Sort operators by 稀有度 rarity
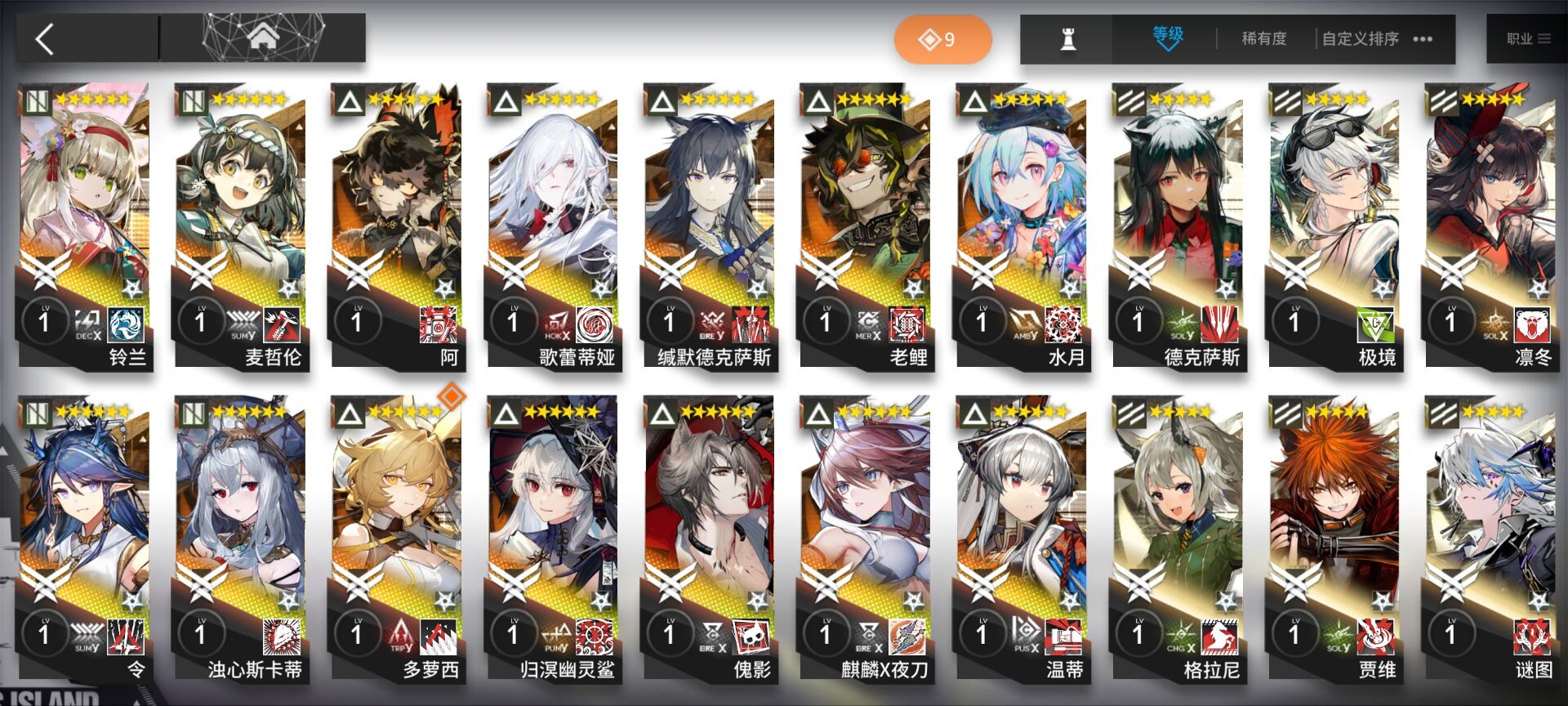This screenshot has height=706, width=1568. (x=1263, y=38)
